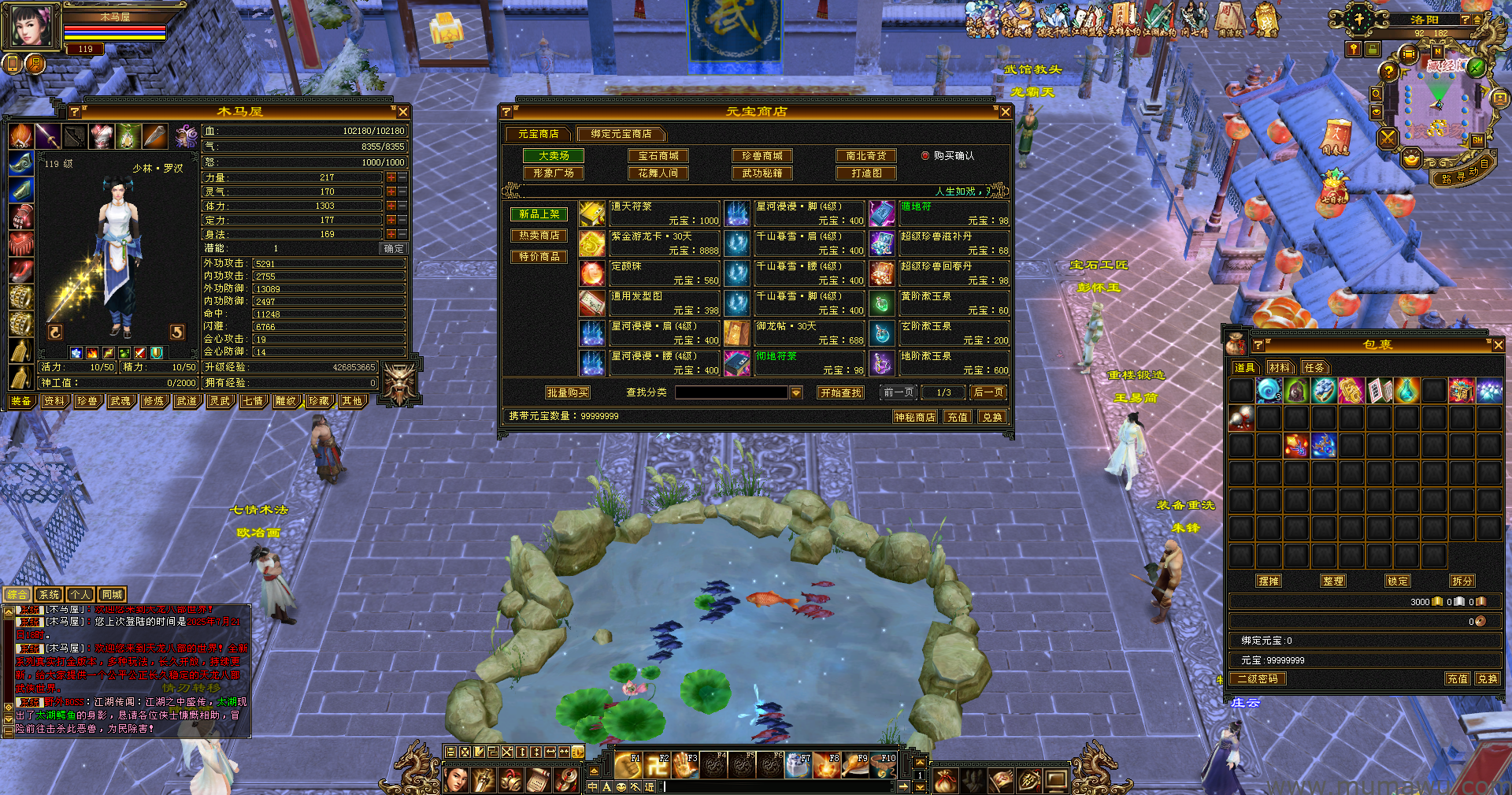Switch to the 材料 bag tab
The image size is (1512, 795).
point(1279,368)
